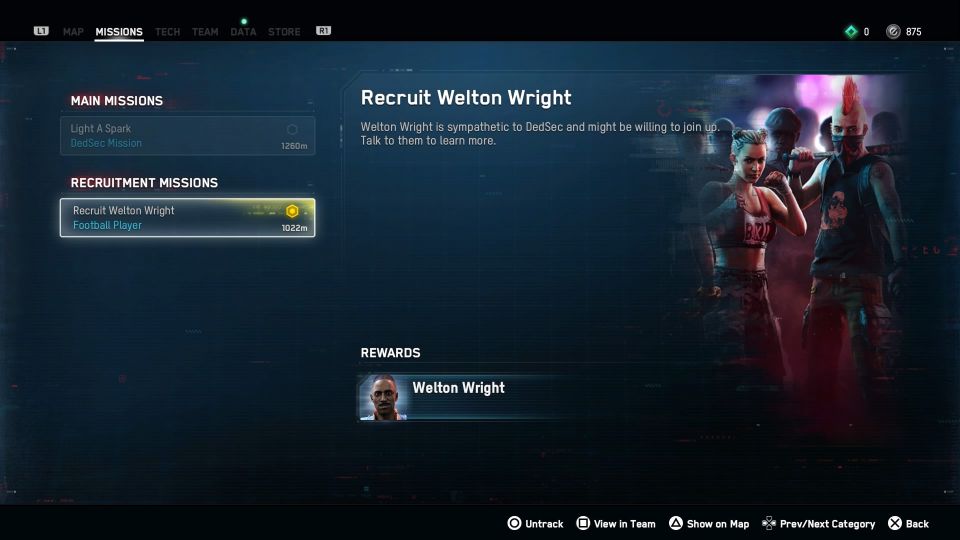Switch to the Map tab
The width and height of the screenshot is (960, 540).
click(x=73, y=32)
